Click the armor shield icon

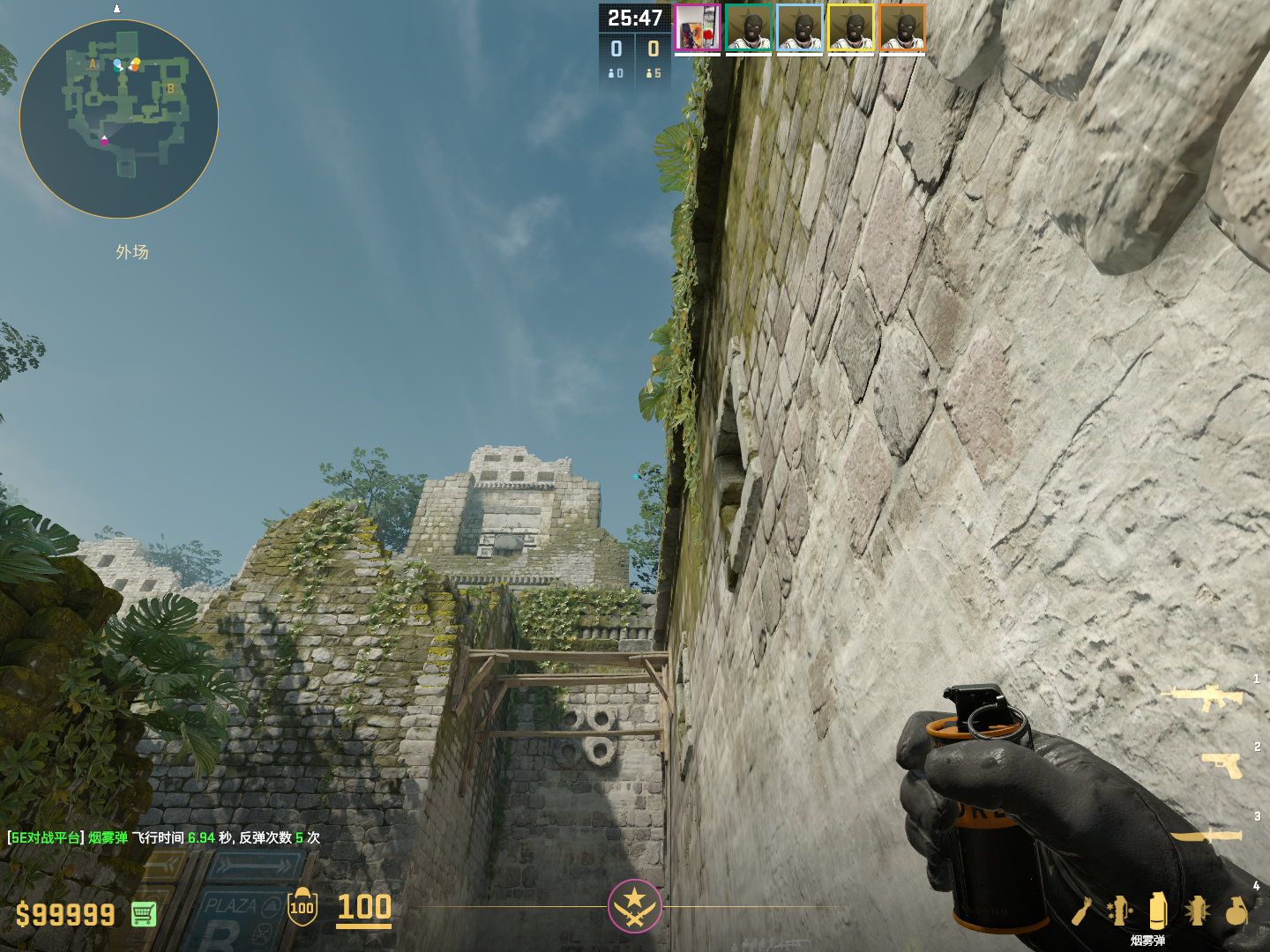click(x=303, y=907)
